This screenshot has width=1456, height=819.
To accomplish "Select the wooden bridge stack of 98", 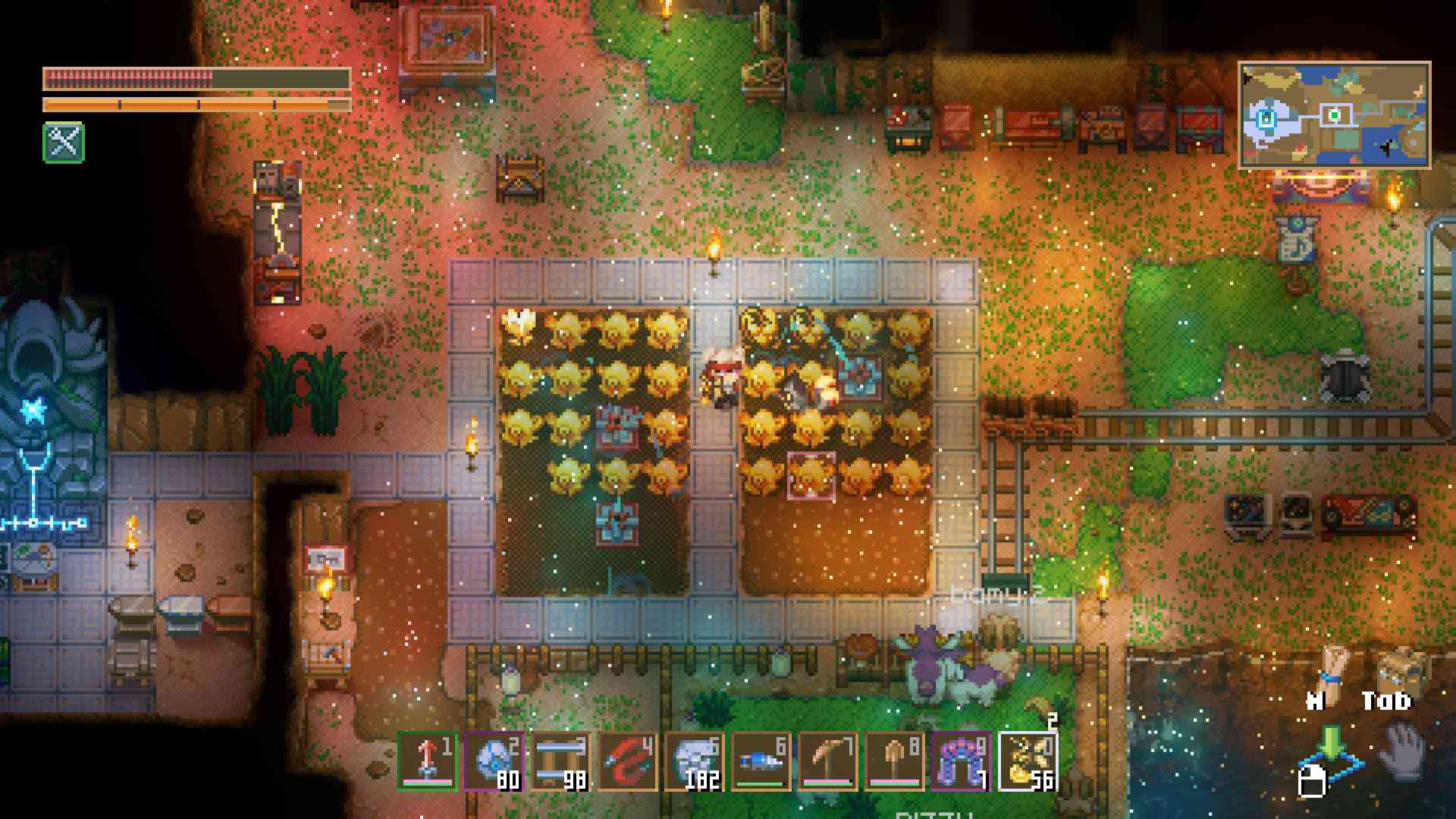I will pos(560,761).
